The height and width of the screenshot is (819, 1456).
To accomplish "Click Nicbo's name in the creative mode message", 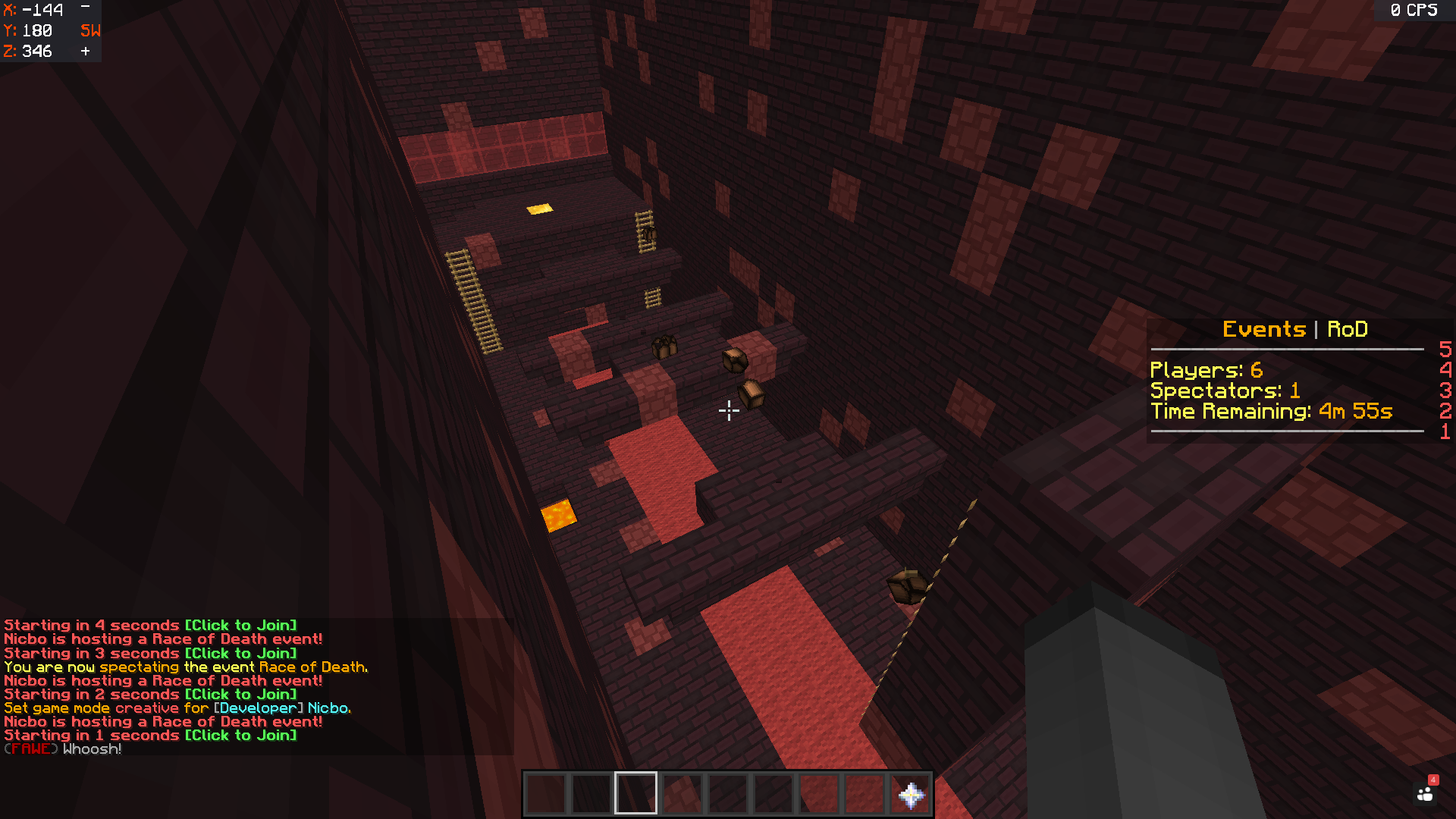I will pos(331,708).
